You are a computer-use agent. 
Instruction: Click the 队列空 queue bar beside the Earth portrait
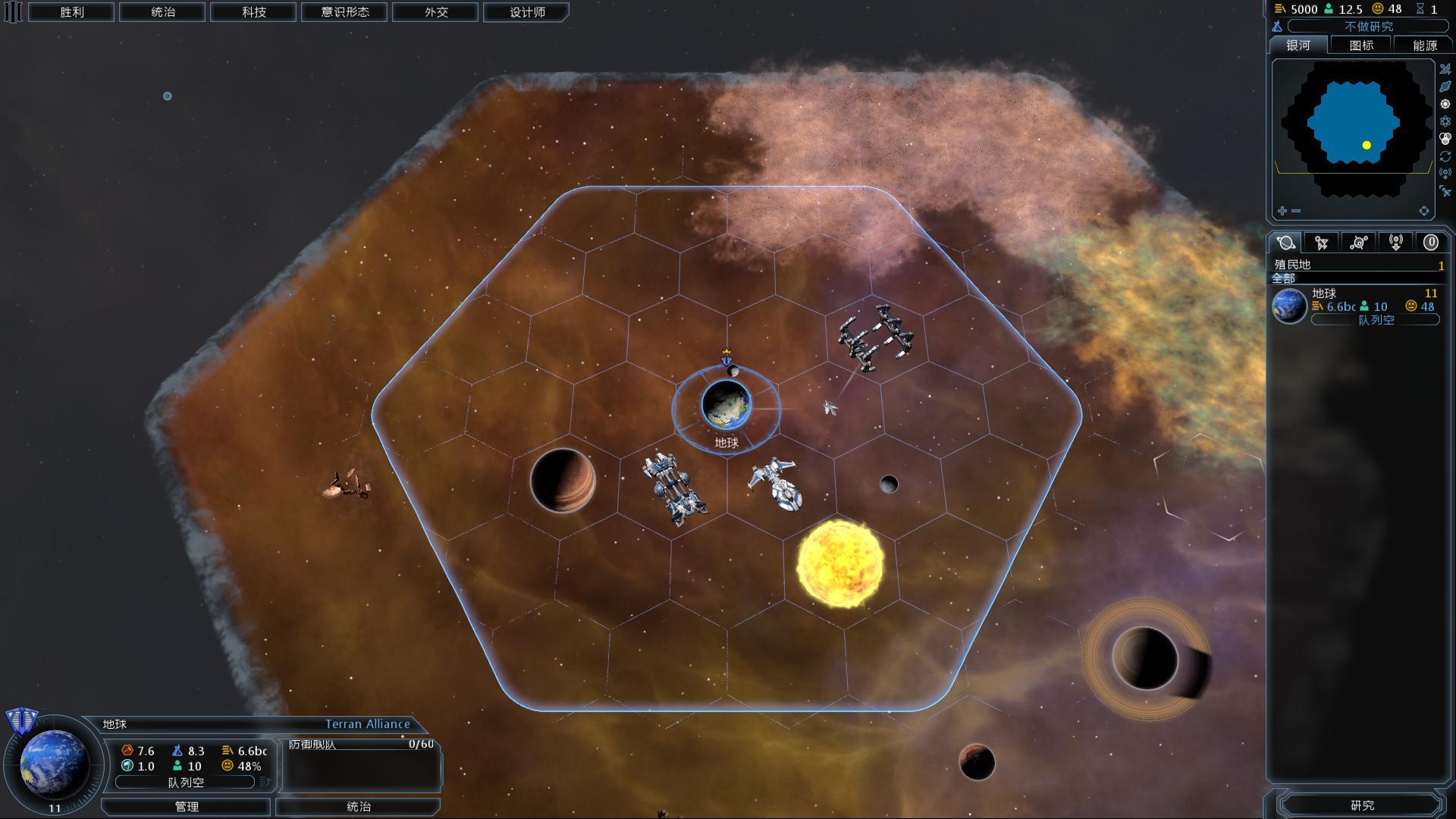tap(186, 782)
